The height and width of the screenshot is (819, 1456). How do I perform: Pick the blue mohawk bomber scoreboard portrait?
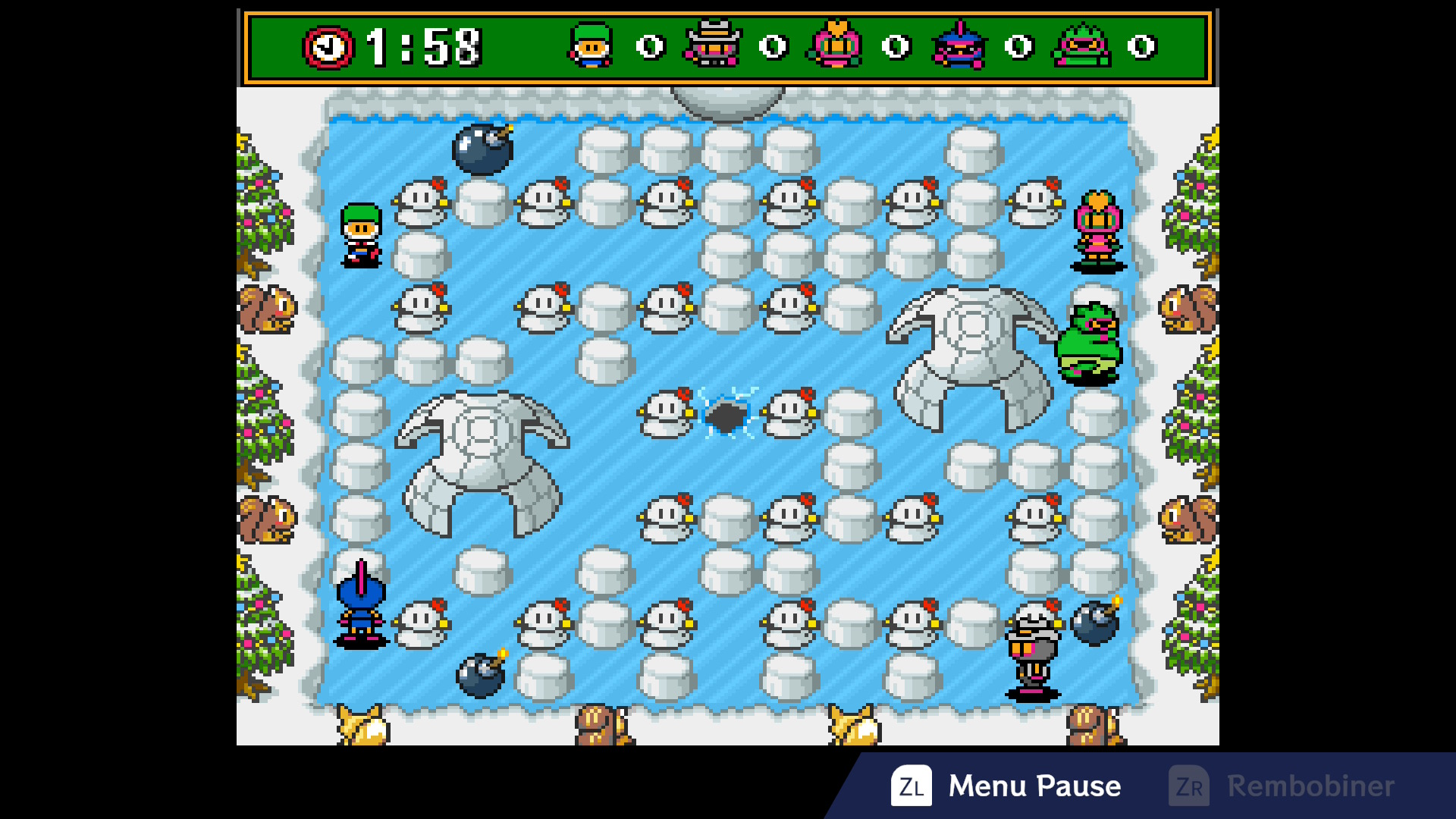point(959,45)
